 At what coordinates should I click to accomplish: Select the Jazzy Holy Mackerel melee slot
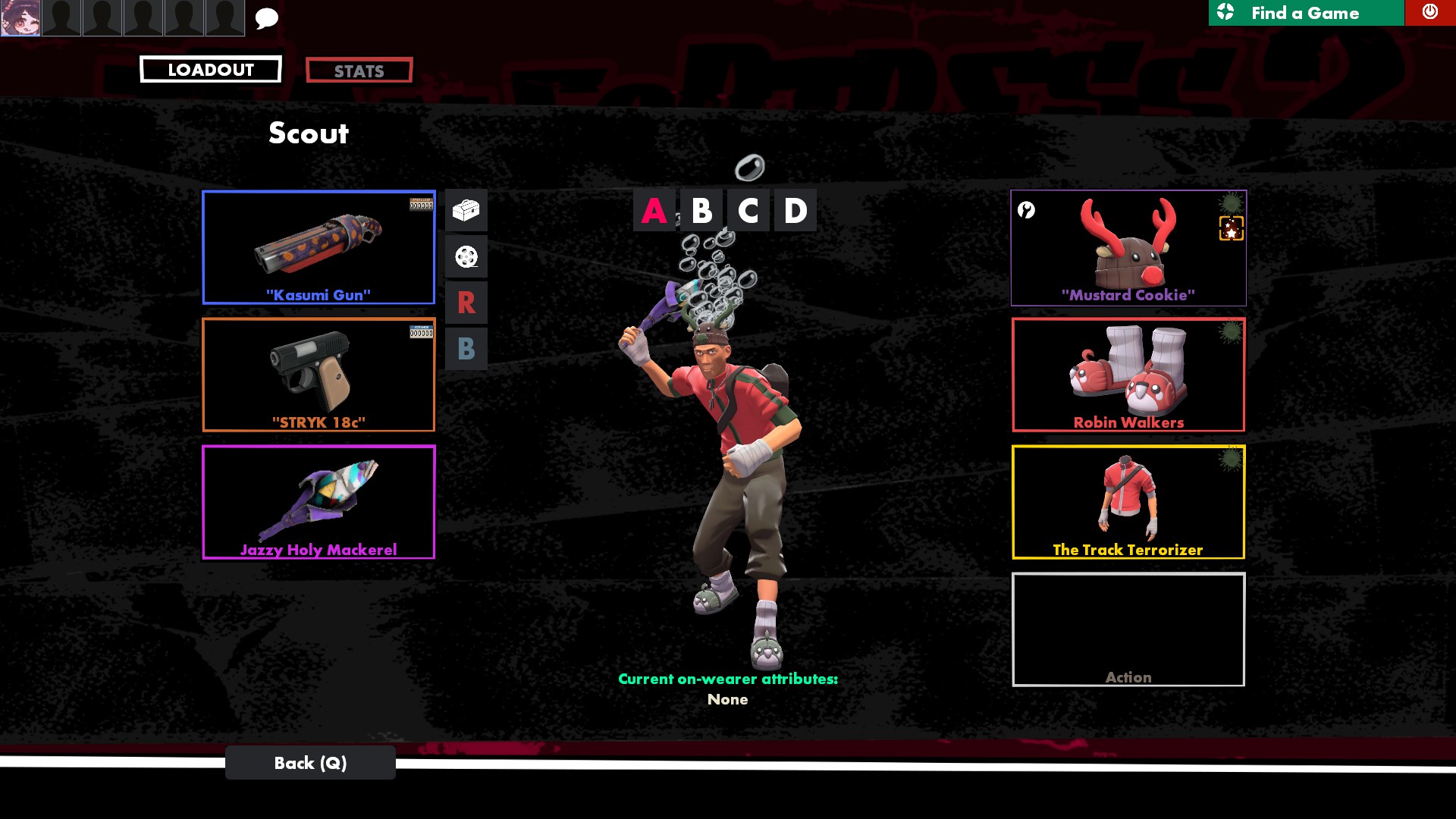[318, 502]
